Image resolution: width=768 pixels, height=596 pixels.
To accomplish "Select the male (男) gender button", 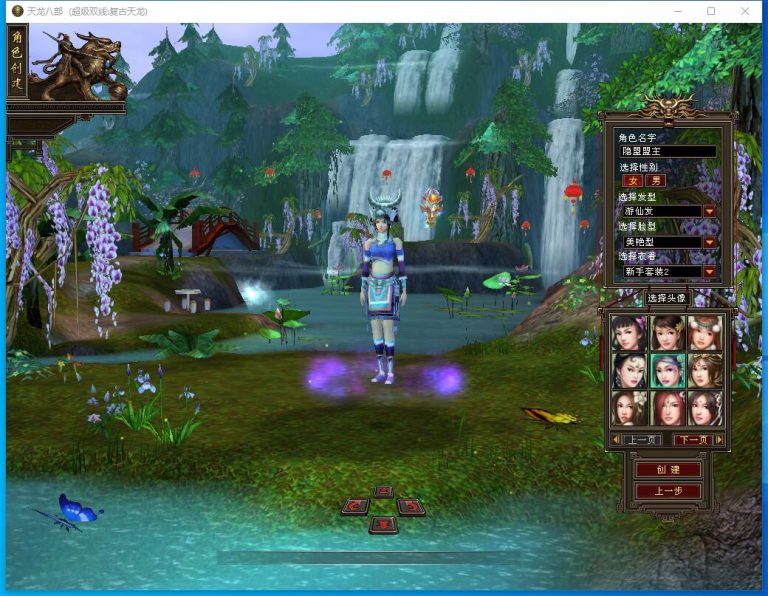I will [x=656, y=181].
